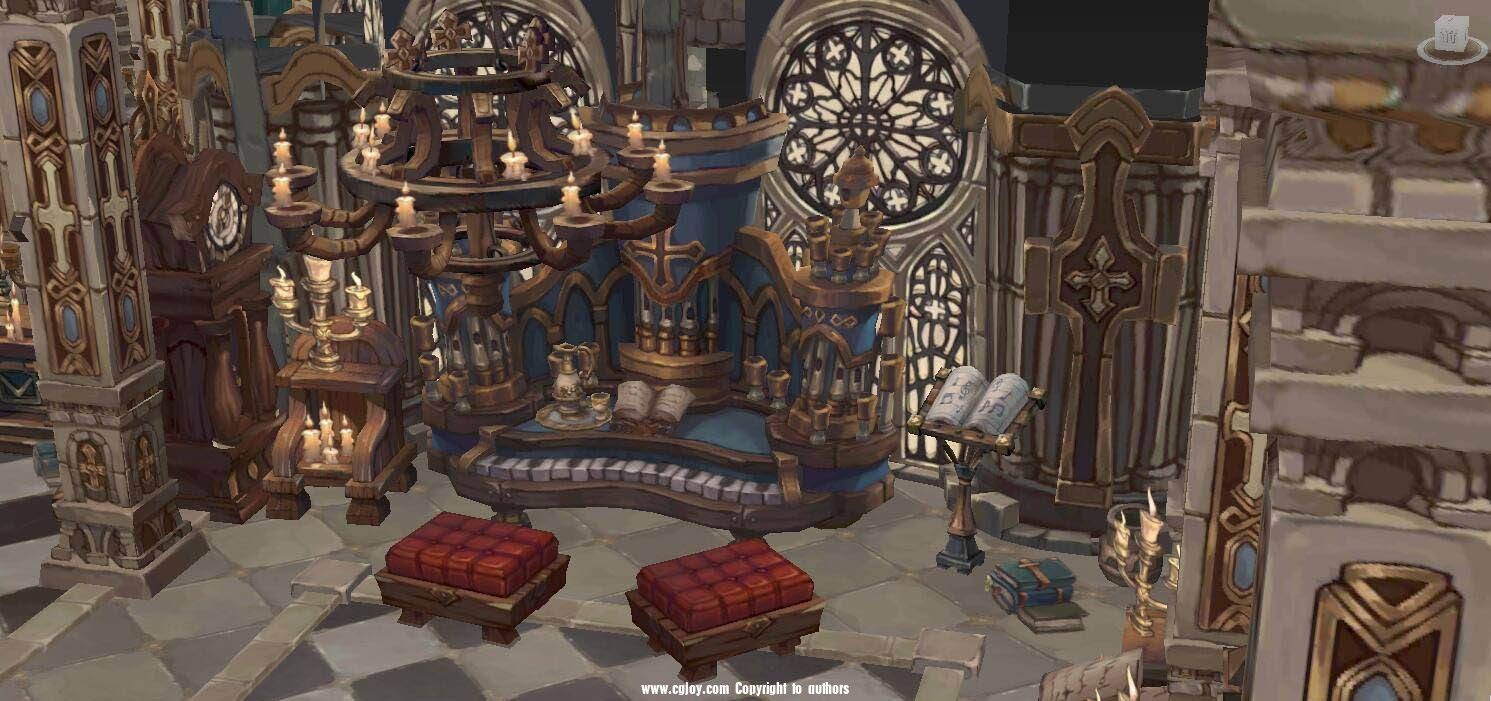Click the ViewCube front face
Screen dimensions: 1491x701
pos(1449,37)
